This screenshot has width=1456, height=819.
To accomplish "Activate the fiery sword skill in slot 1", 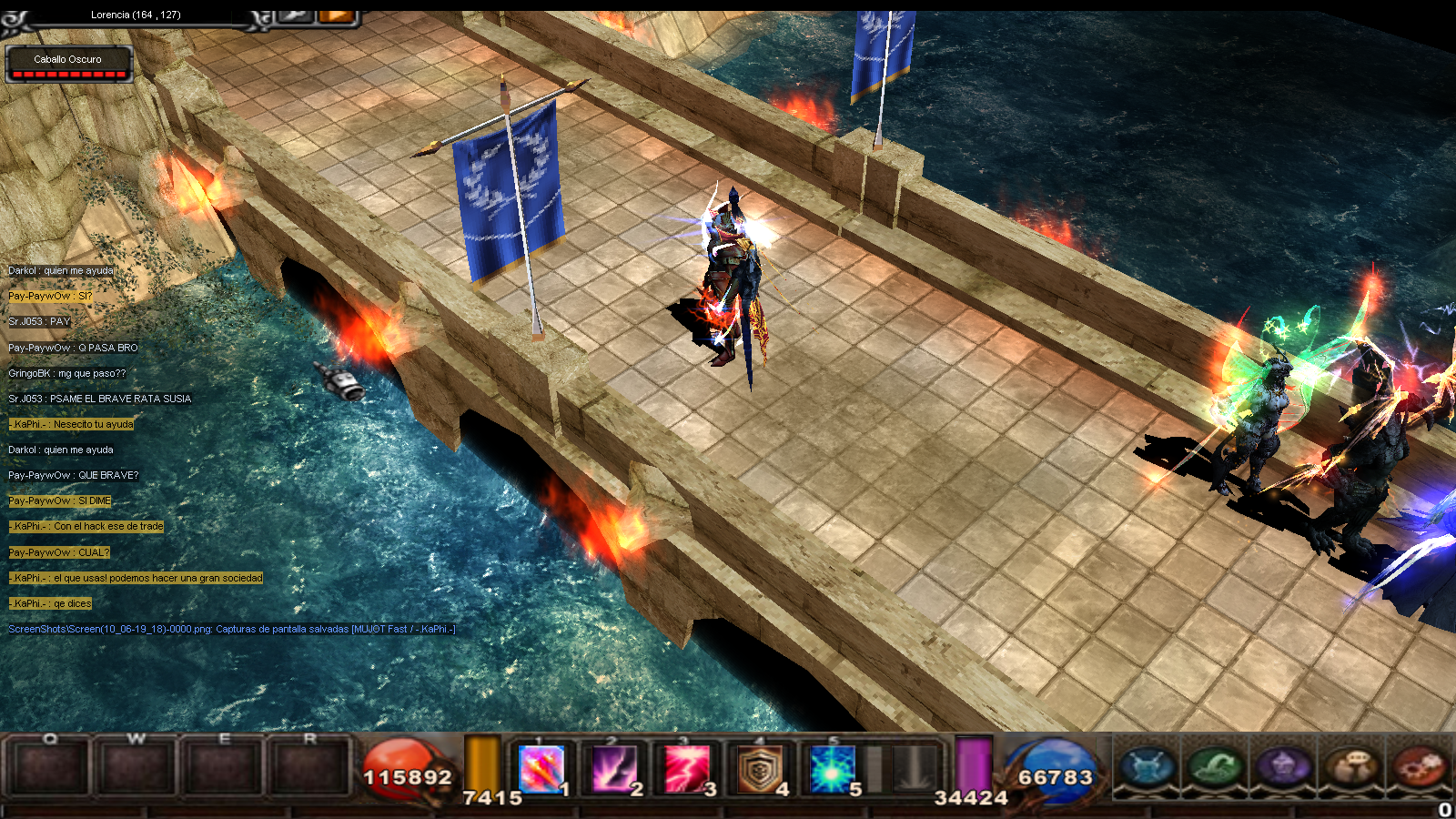I will [x=541, y=769].
